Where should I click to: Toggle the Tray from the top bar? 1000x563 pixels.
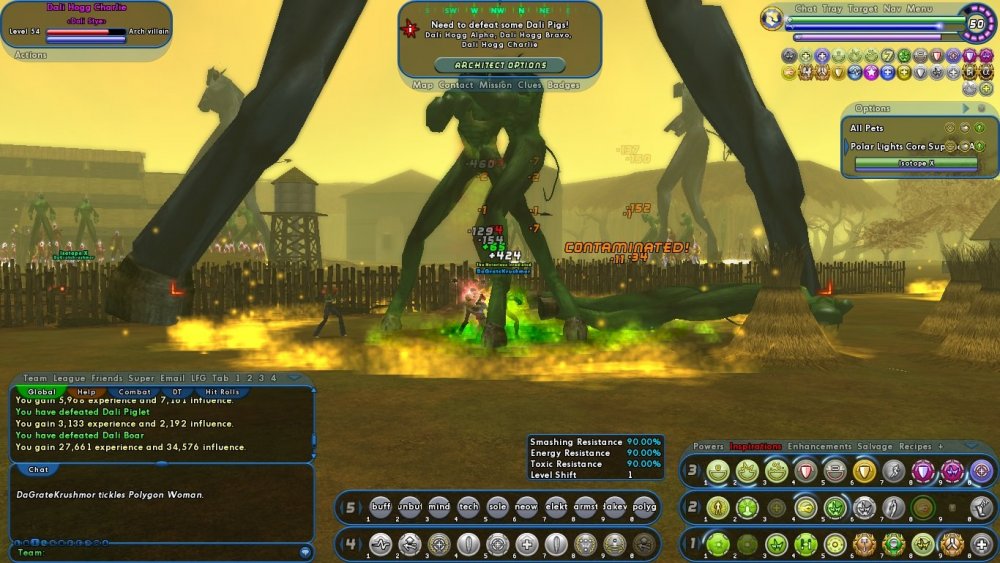[x=832, y=8]
